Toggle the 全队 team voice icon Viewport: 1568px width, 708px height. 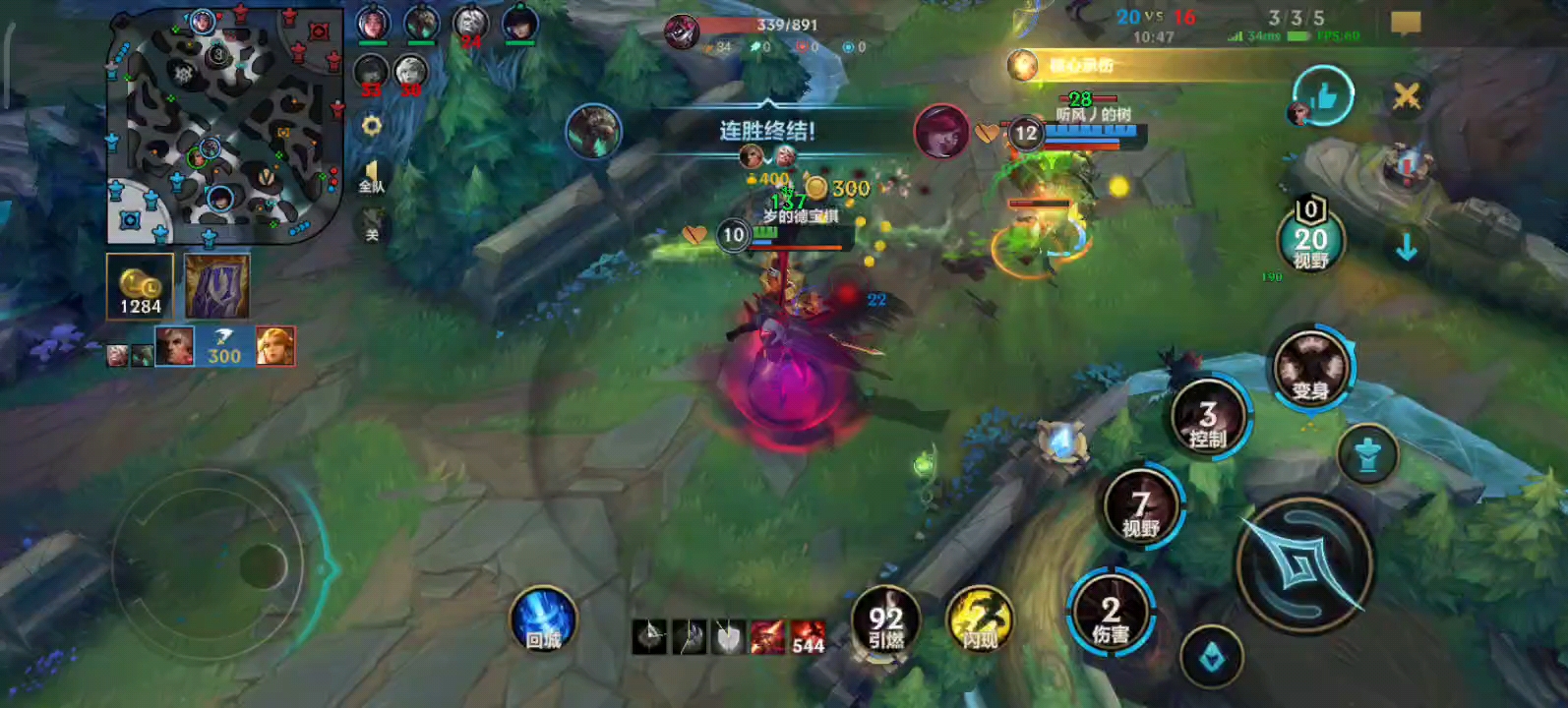click(x=371, y=179)
